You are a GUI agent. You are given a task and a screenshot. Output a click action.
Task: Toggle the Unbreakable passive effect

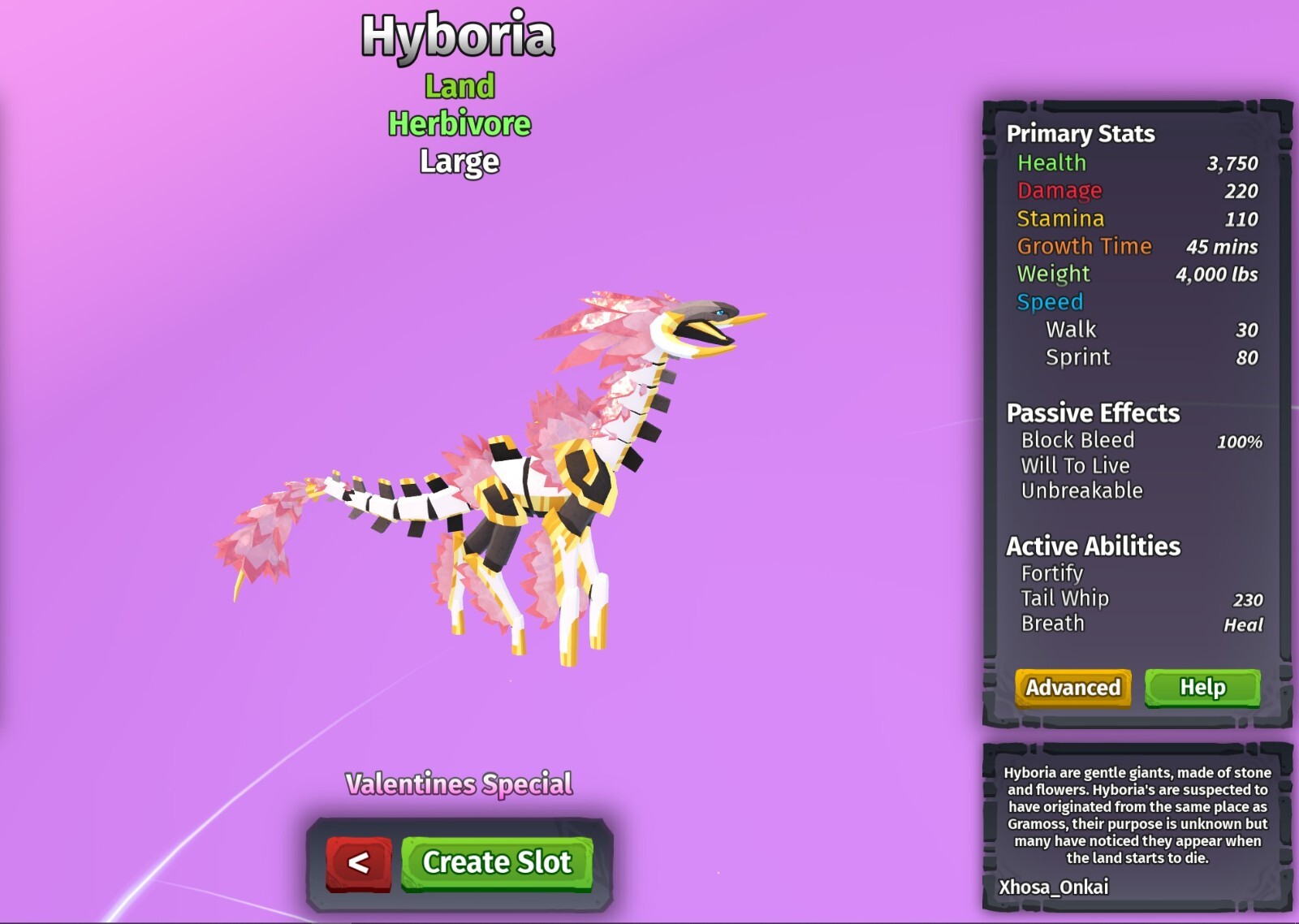[1081, 490]
